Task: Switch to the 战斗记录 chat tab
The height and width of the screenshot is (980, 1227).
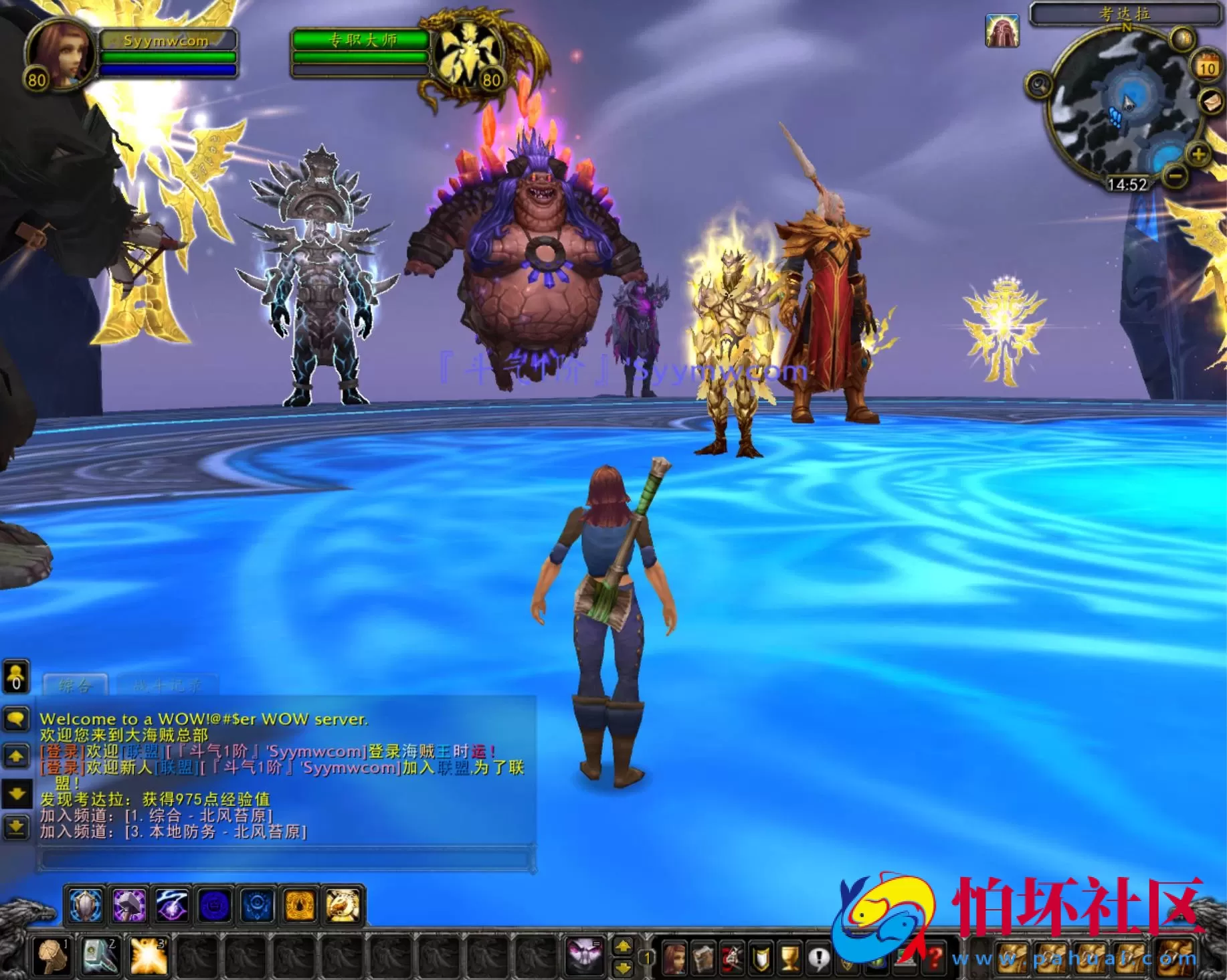Action: [167, 684]
